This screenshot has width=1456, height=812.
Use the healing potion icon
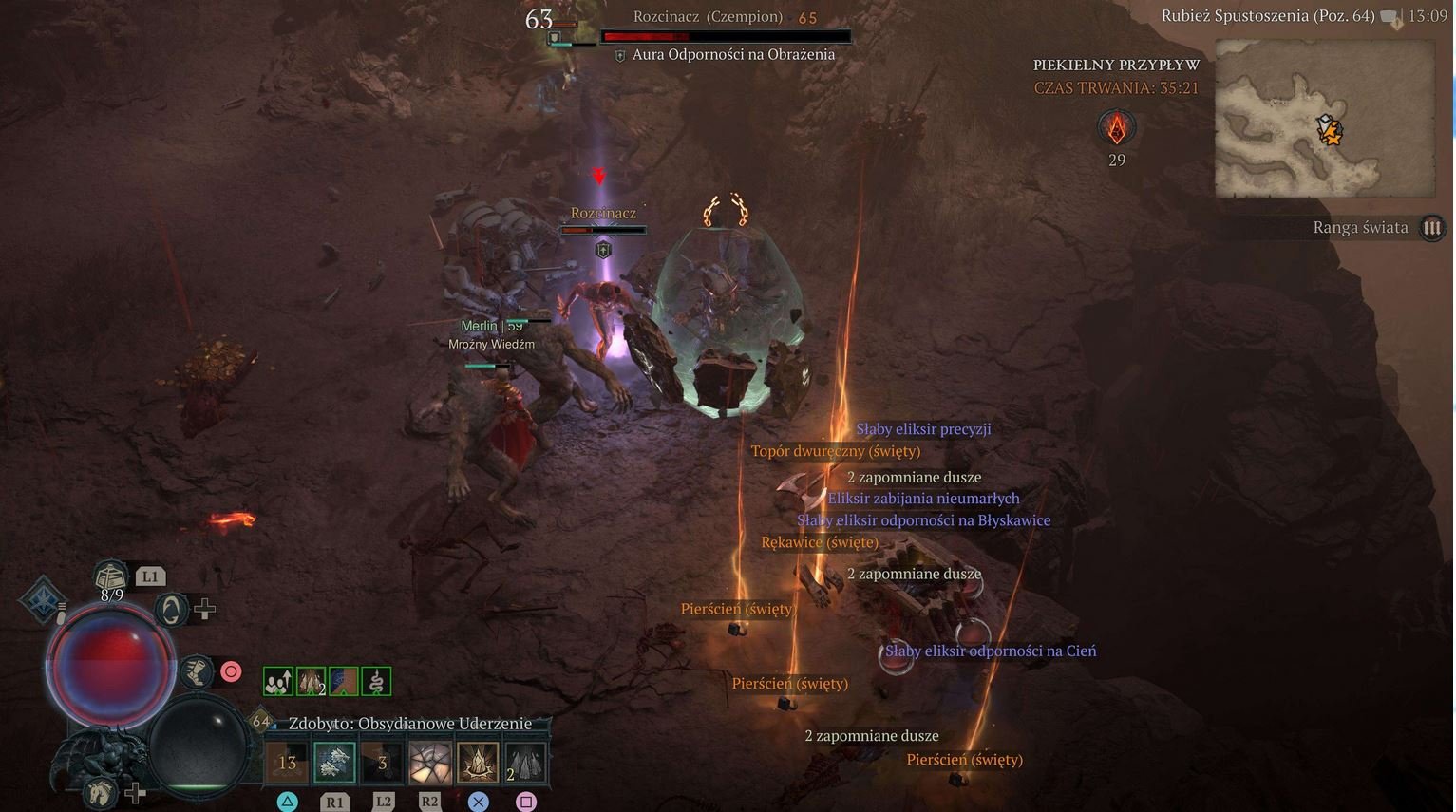click(x=111, y=576)
